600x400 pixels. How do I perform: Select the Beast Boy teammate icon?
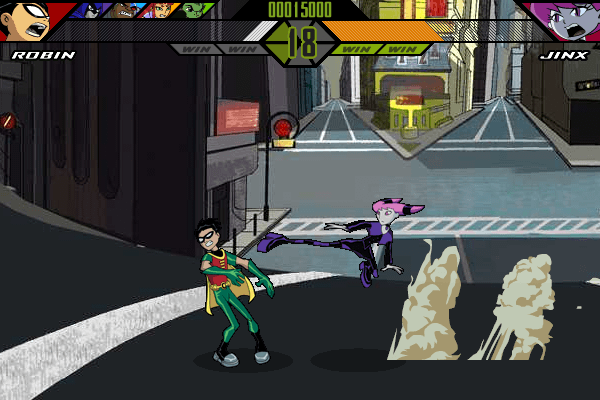[194, 10]
